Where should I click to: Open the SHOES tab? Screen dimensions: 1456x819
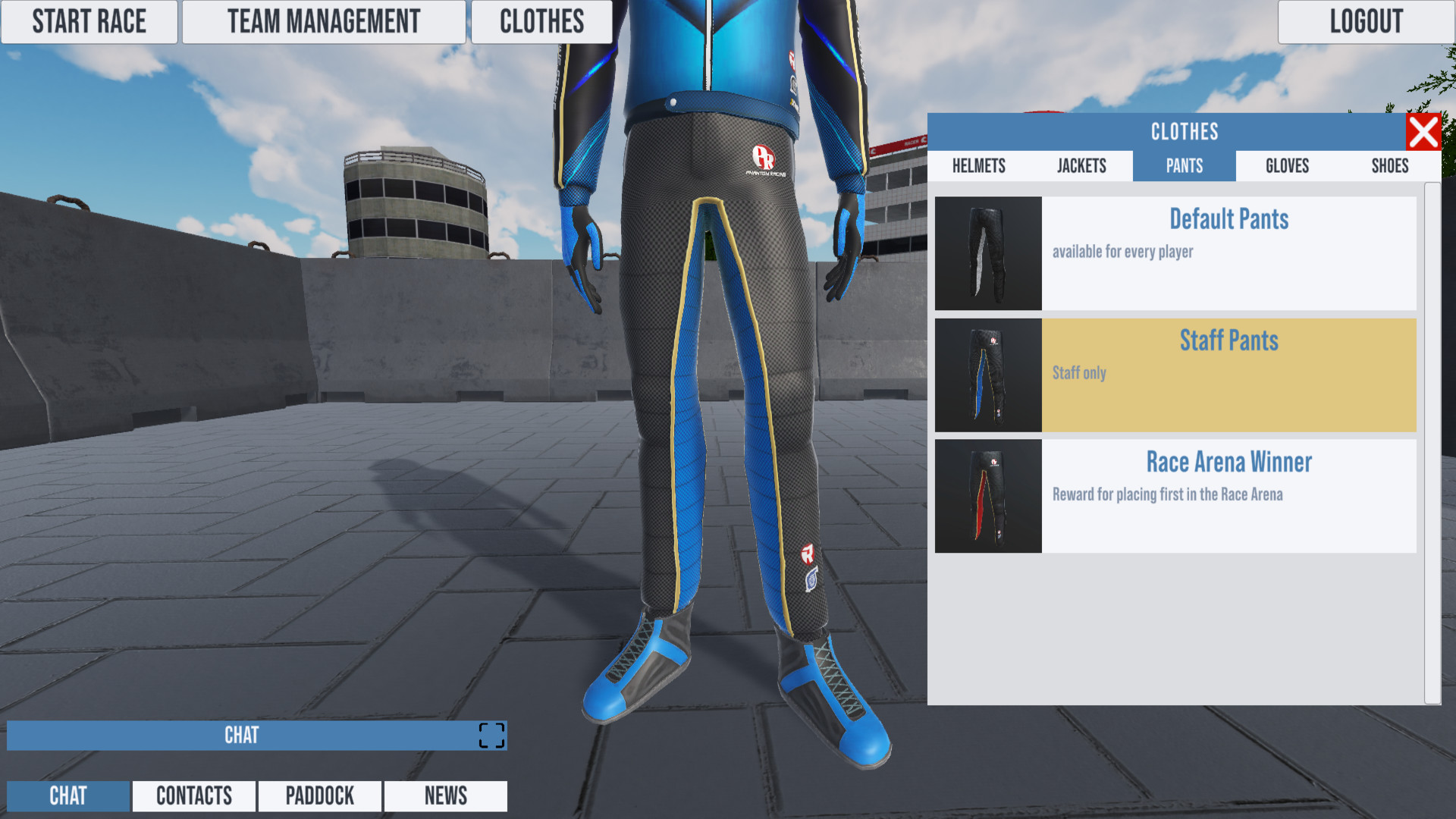(1389, 166)
